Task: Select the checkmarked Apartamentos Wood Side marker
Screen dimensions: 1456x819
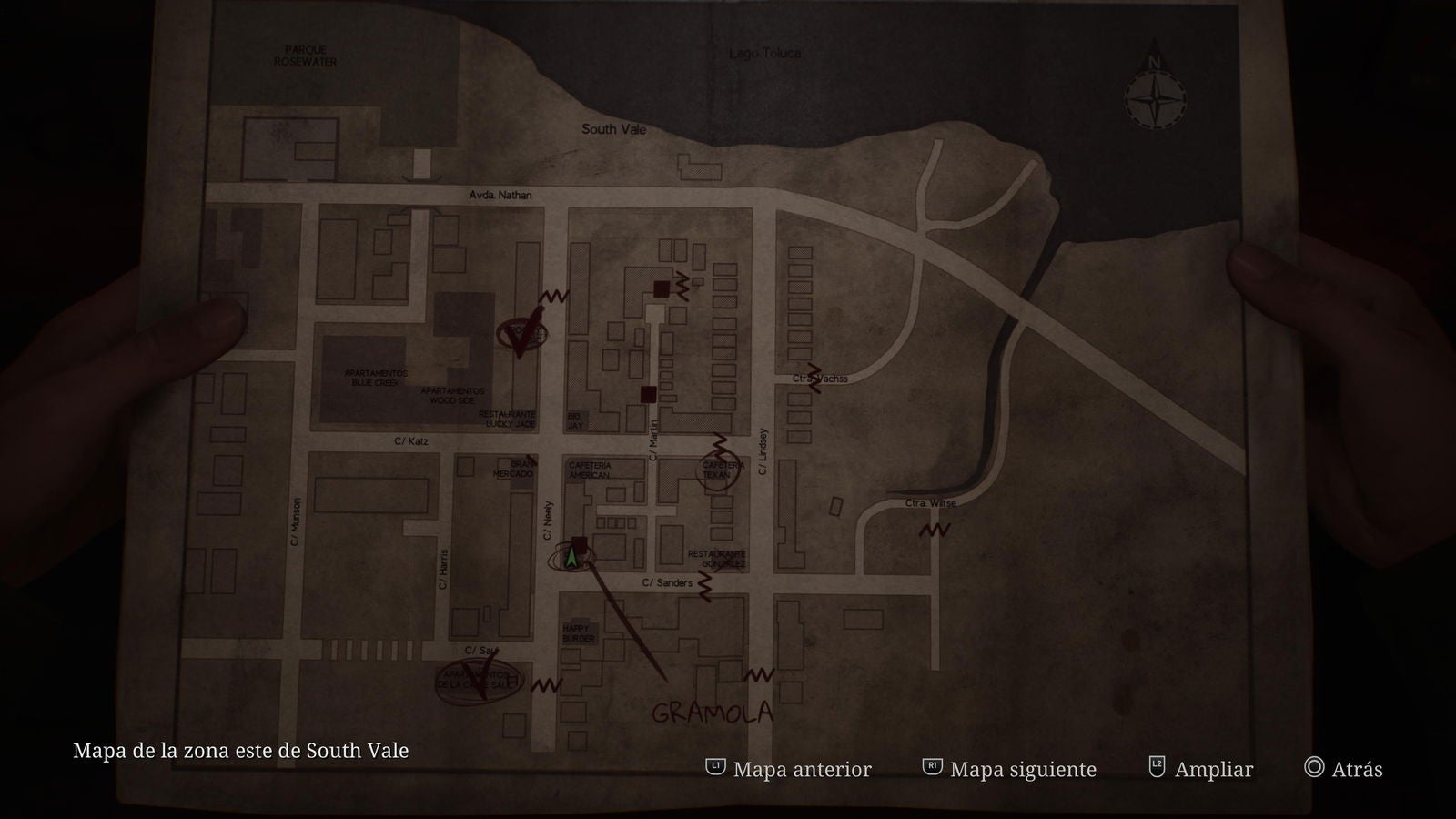Action: [x=522, y=334]
